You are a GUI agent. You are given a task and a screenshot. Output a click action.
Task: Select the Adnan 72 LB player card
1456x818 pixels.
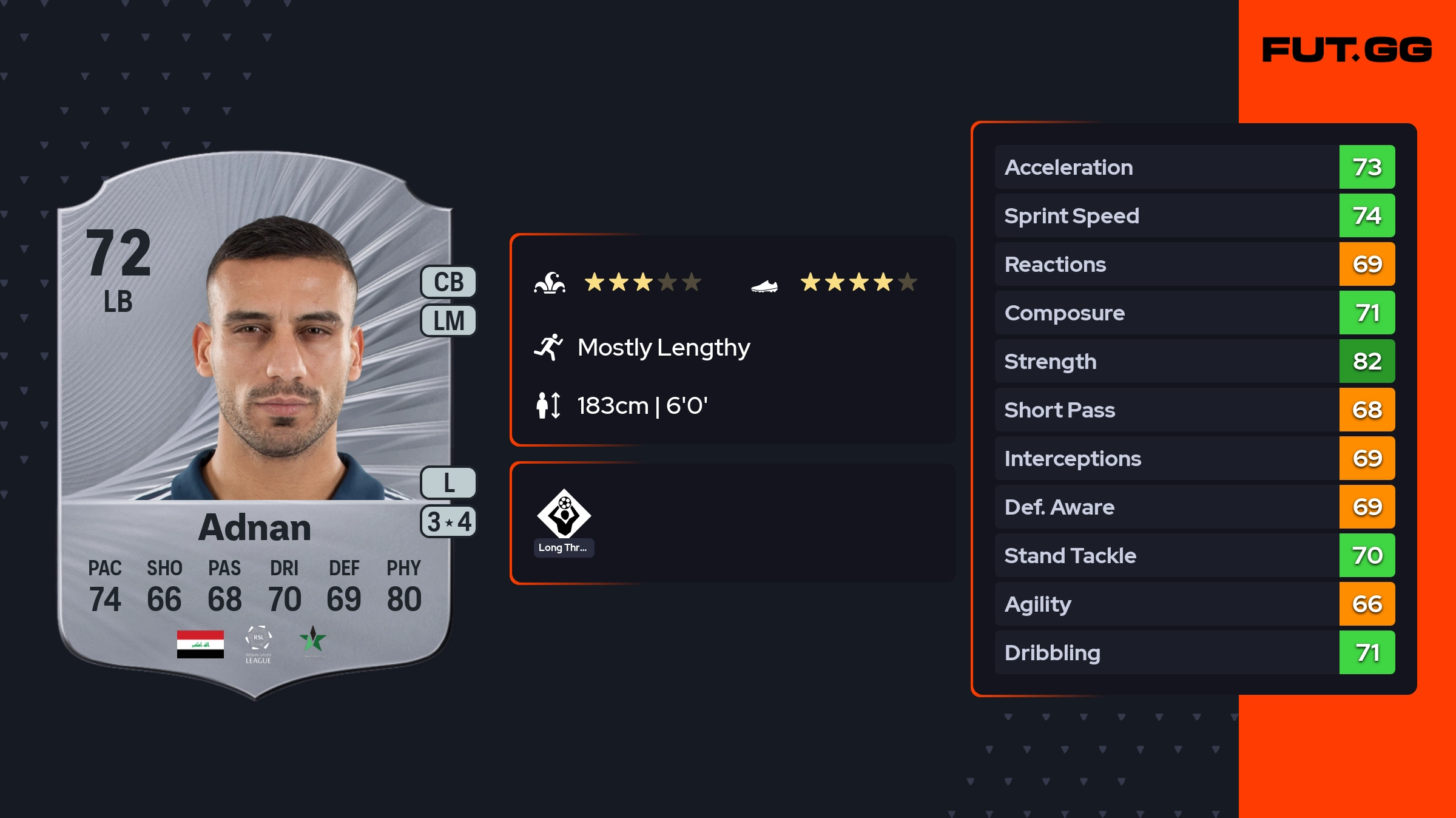pos(255,425)
